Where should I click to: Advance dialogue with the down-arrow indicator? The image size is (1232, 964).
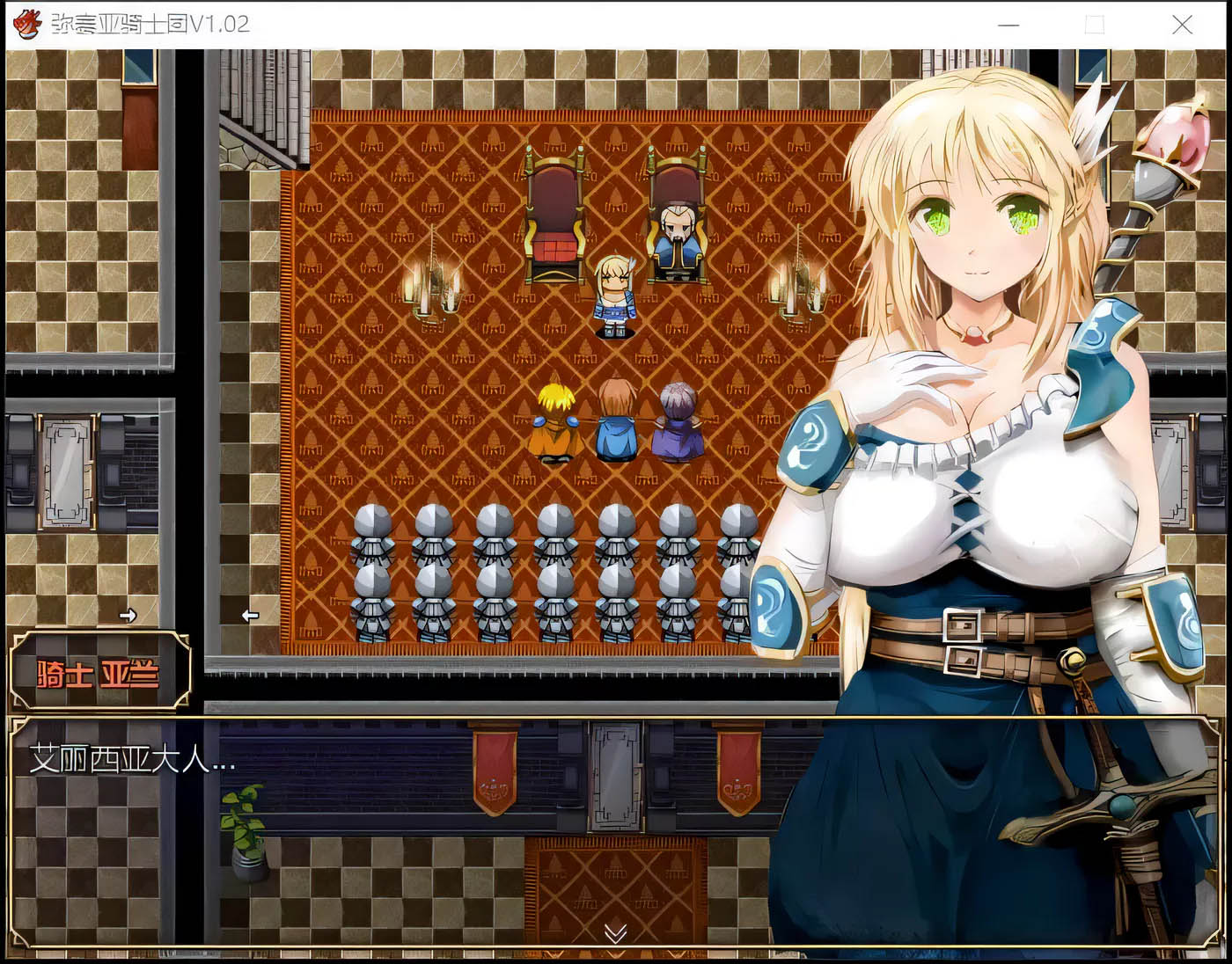coord(615,932)
